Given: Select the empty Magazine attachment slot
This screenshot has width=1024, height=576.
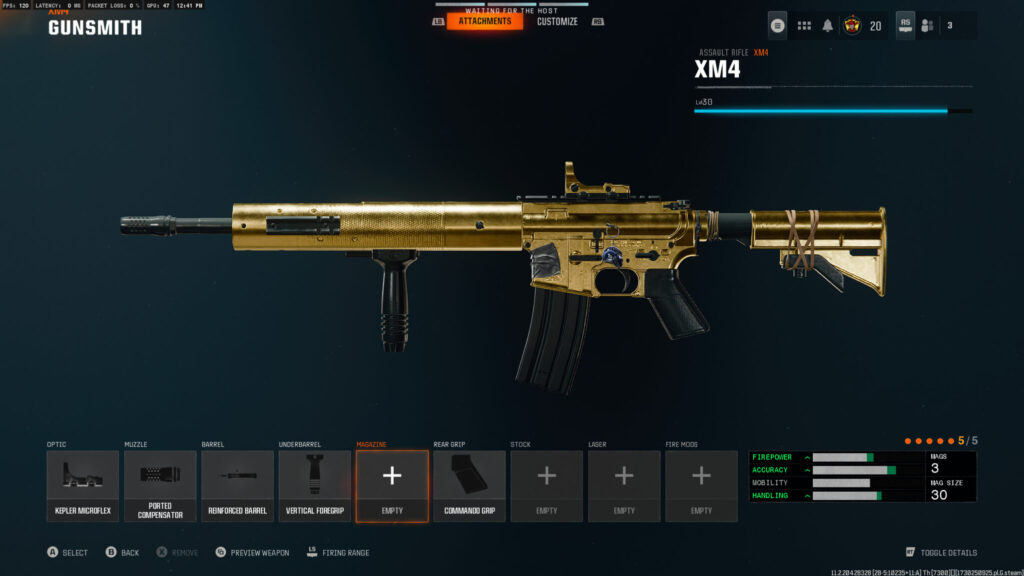Looking at the screenshot, I should [392, 485].
